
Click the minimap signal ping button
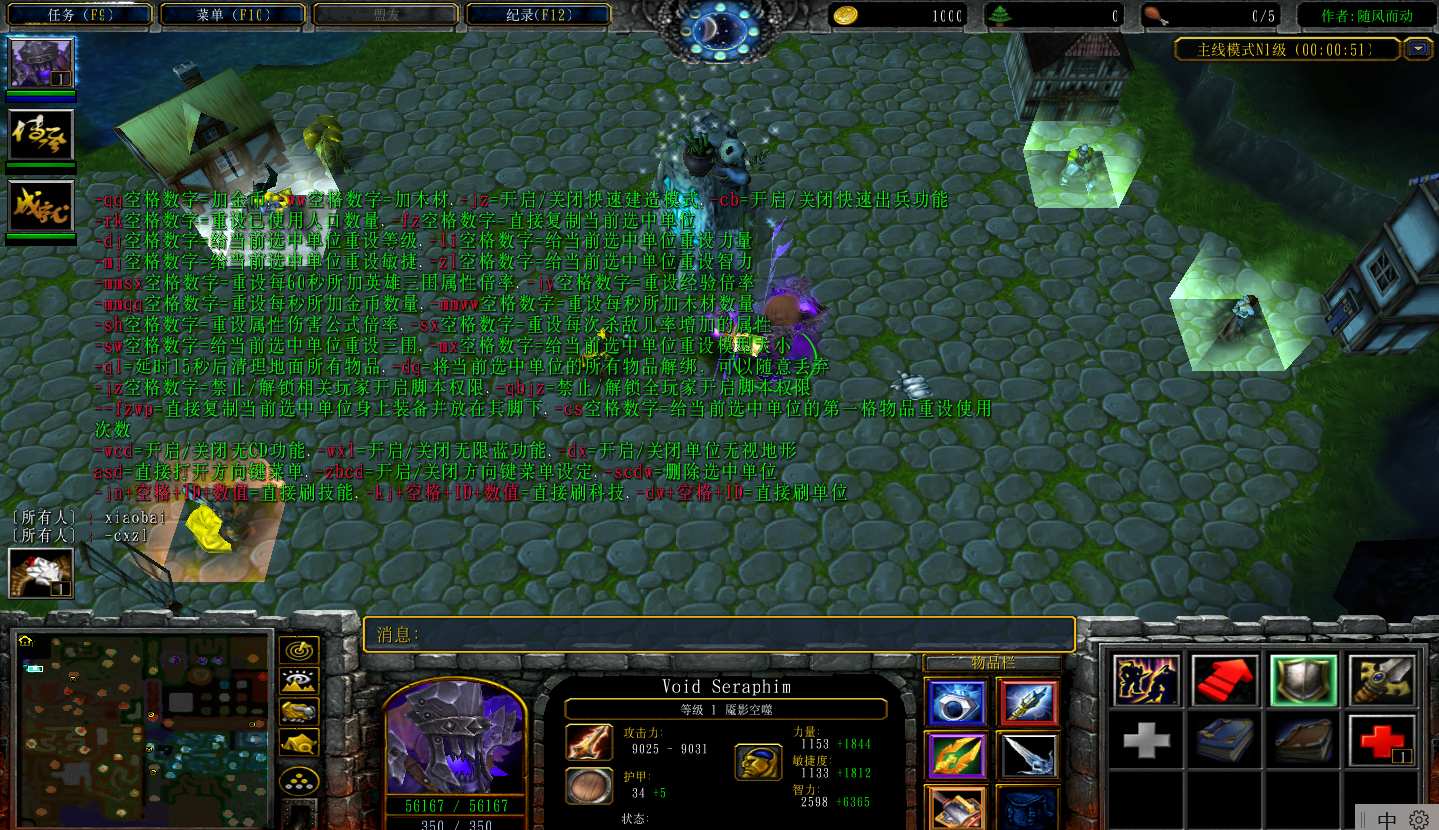point(298,651)
